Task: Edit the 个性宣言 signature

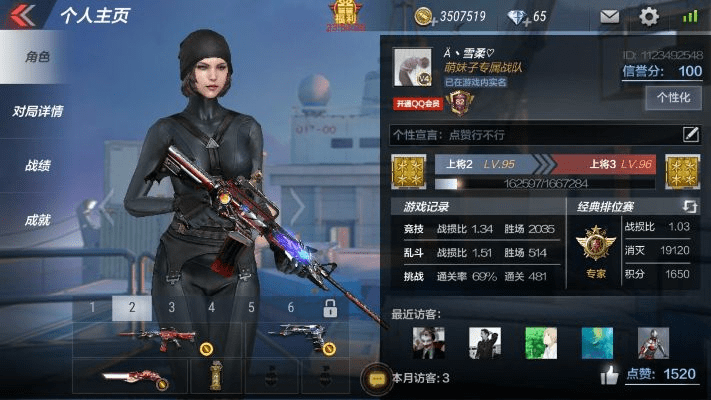Action: pos(690,134)
